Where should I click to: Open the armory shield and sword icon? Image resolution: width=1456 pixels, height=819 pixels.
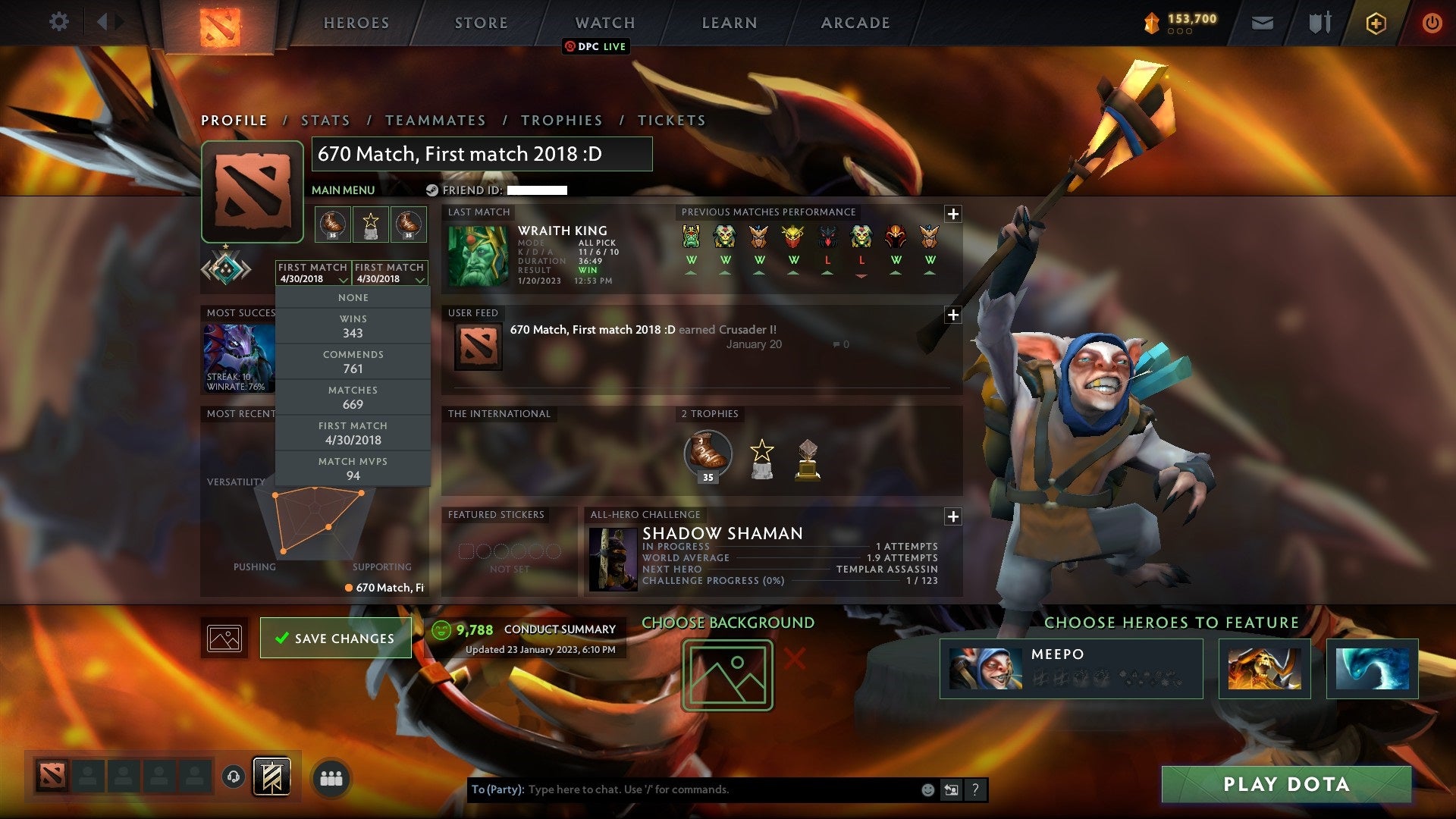pos(1319,22)
